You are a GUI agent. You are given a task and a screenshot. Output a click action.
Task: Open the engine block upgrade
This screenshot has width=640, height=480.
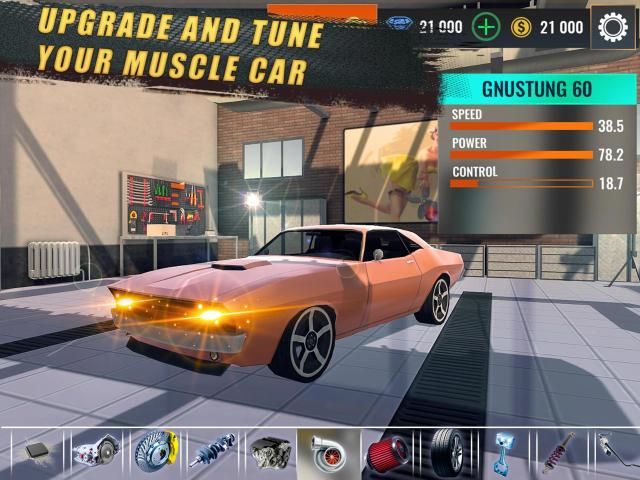(x=270, y=452)
